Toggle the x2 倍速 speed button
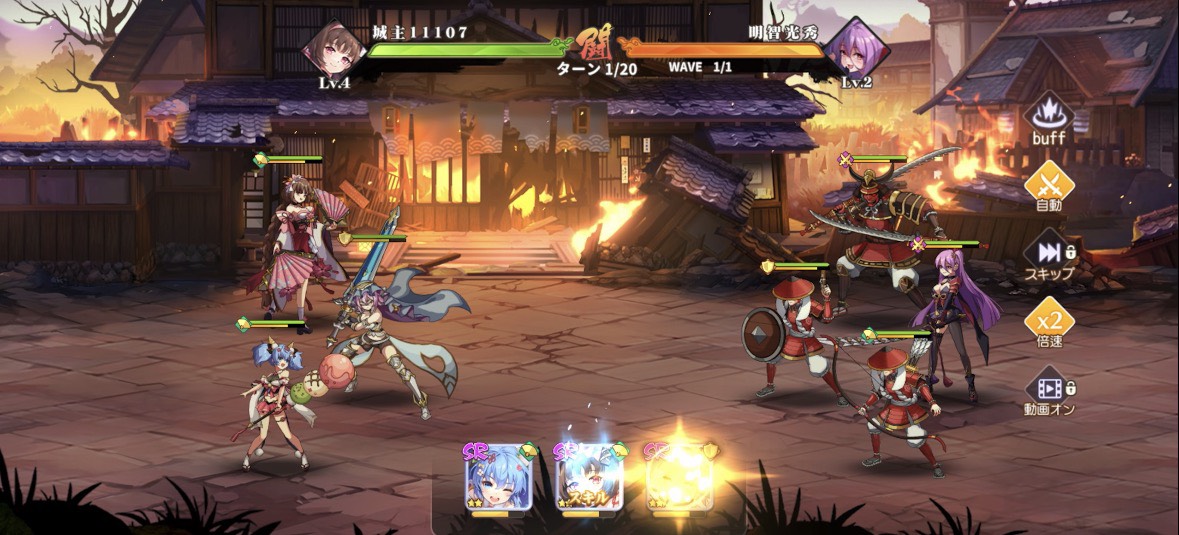The height and width of the screenshot is (535, 1179). (1048, 322)
